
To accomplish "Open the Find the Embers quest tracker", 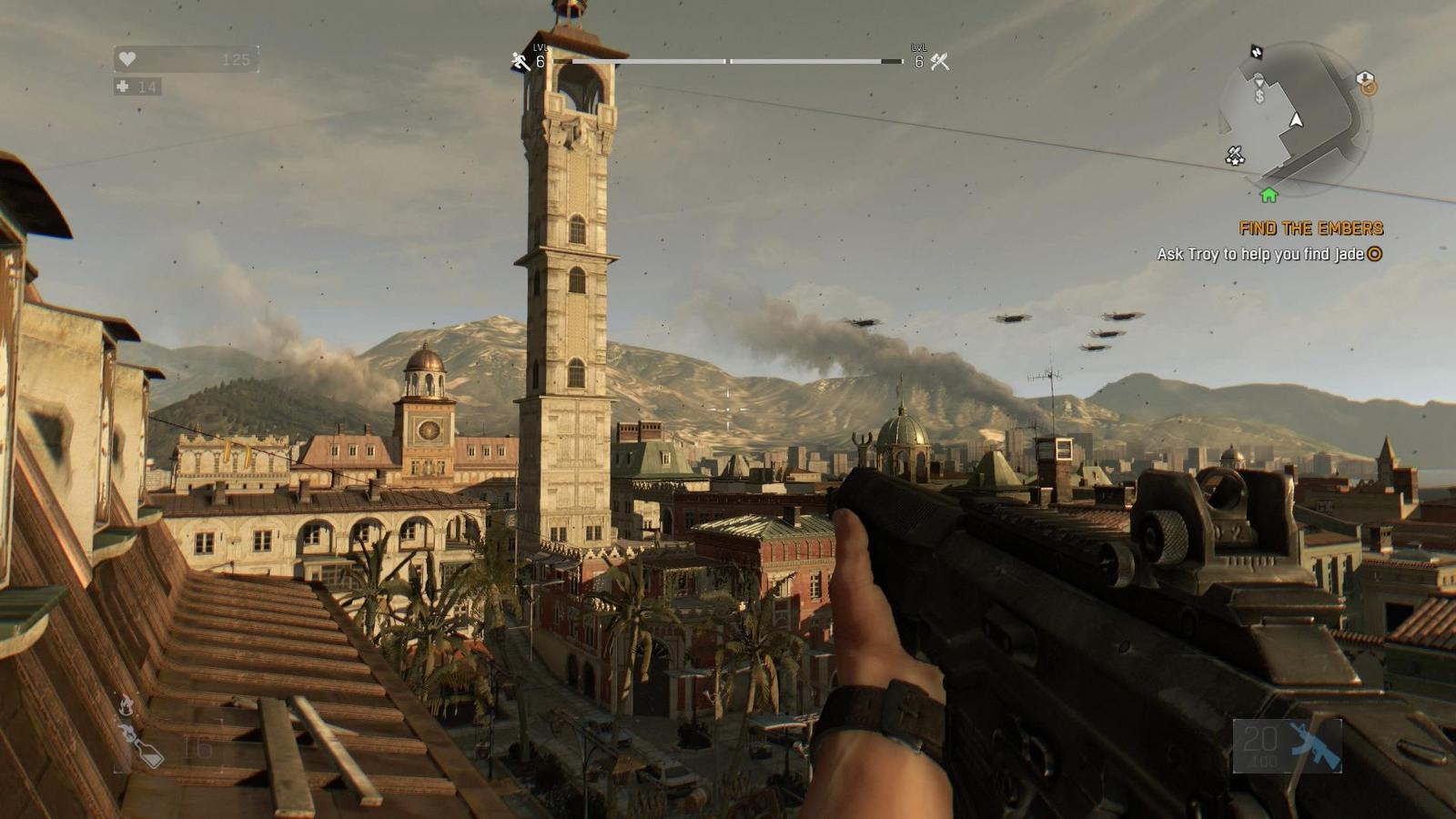I will point(1310,228).
